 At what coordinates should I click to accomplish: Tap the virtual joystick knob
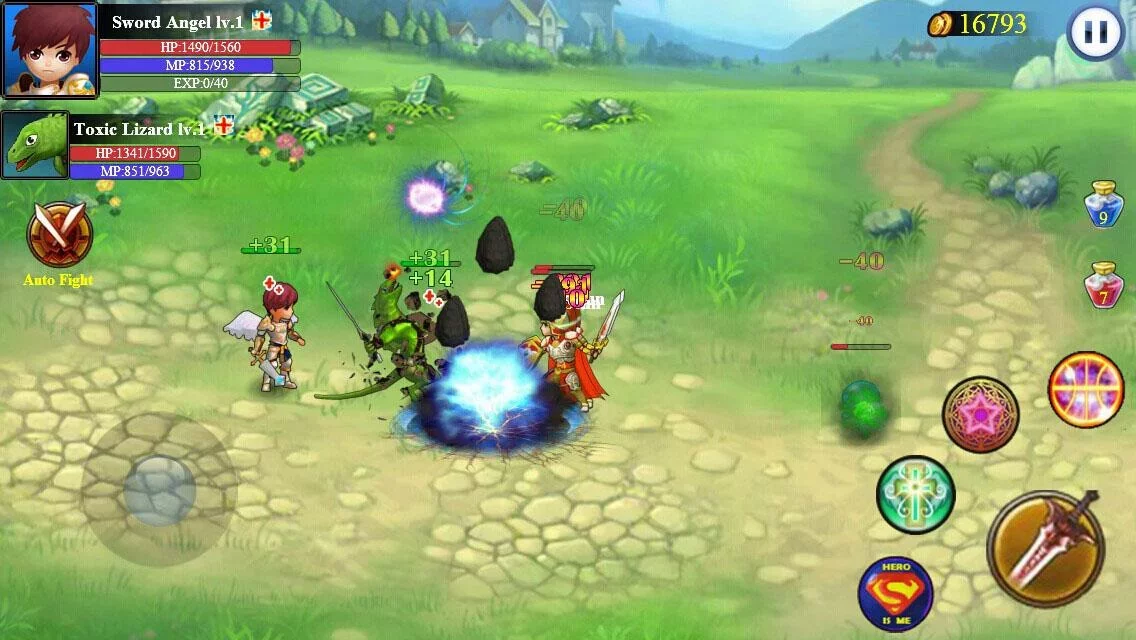pos(159,490)
